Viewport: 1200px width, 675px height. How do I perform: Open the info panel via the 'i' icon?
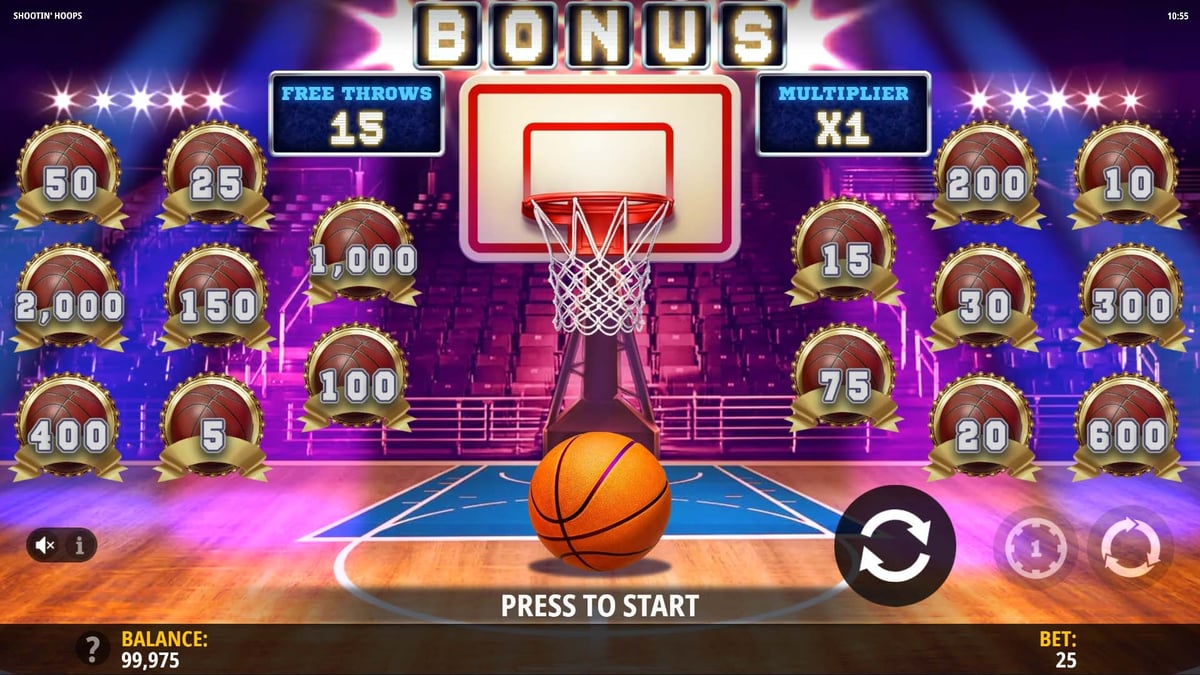(80, 545)
